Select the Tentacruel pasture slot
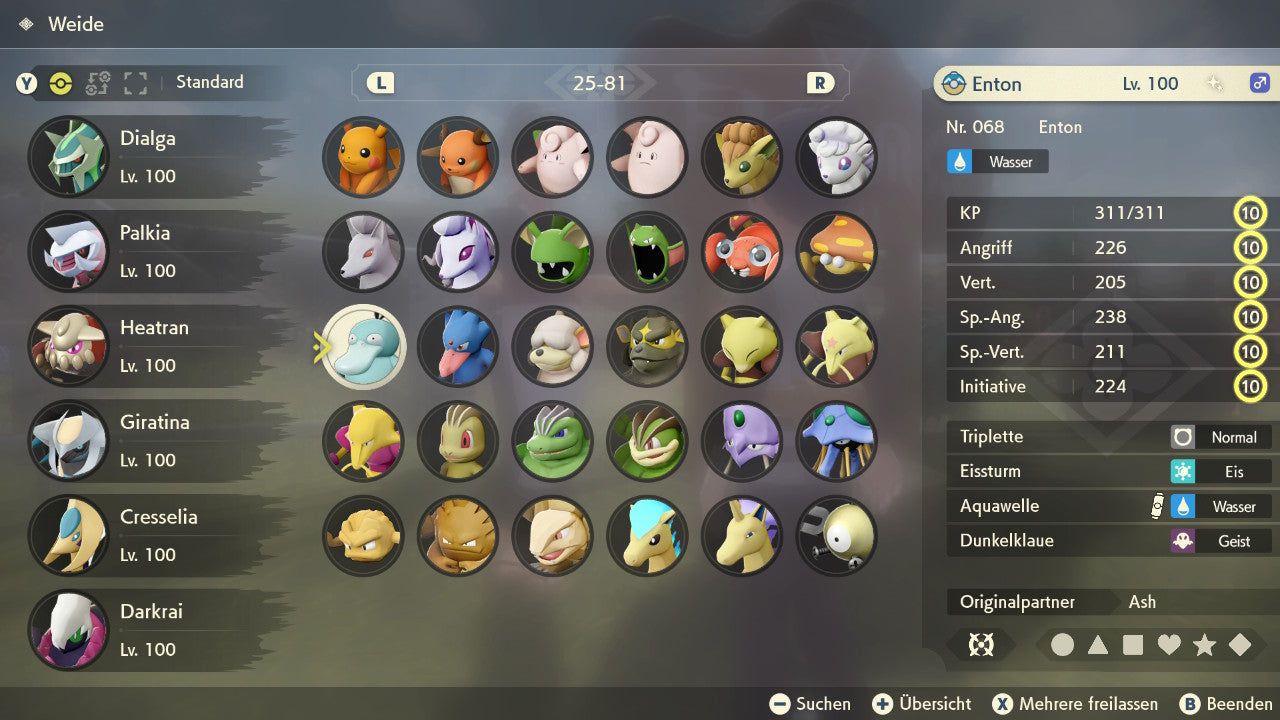Screen dimensions: 1280x720 point(836,440)
